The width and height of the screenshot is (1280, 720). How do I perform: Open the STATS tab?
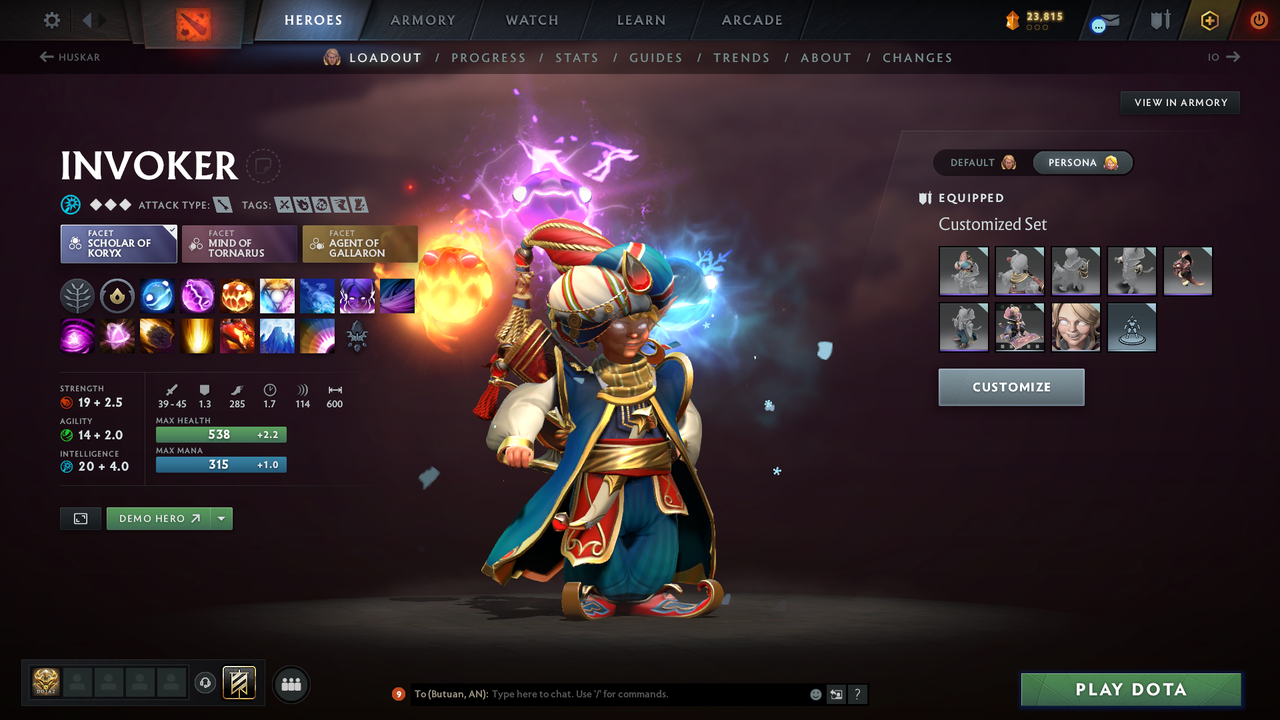click(577, 57)
